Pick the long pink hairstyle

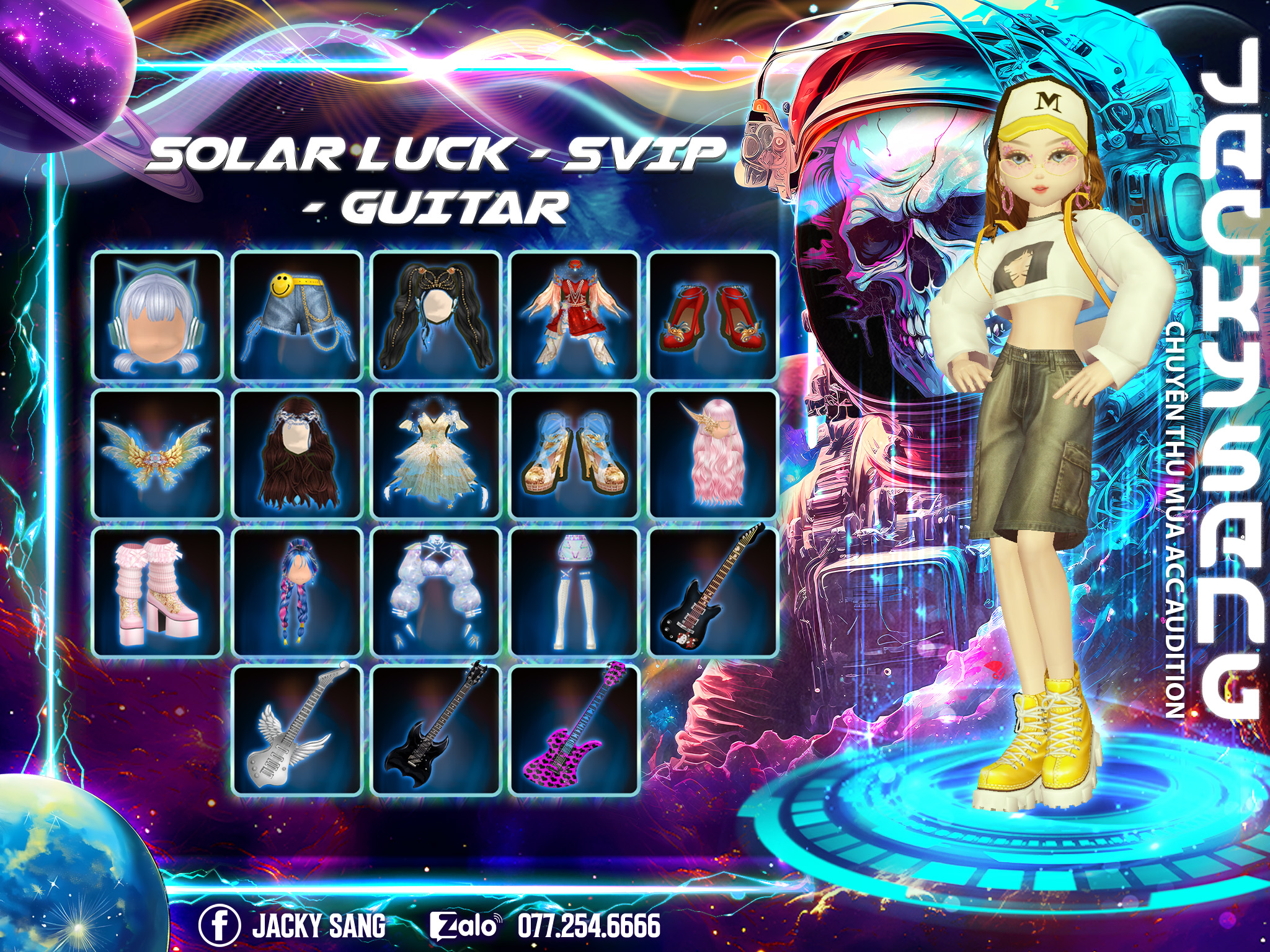[714, 454]
